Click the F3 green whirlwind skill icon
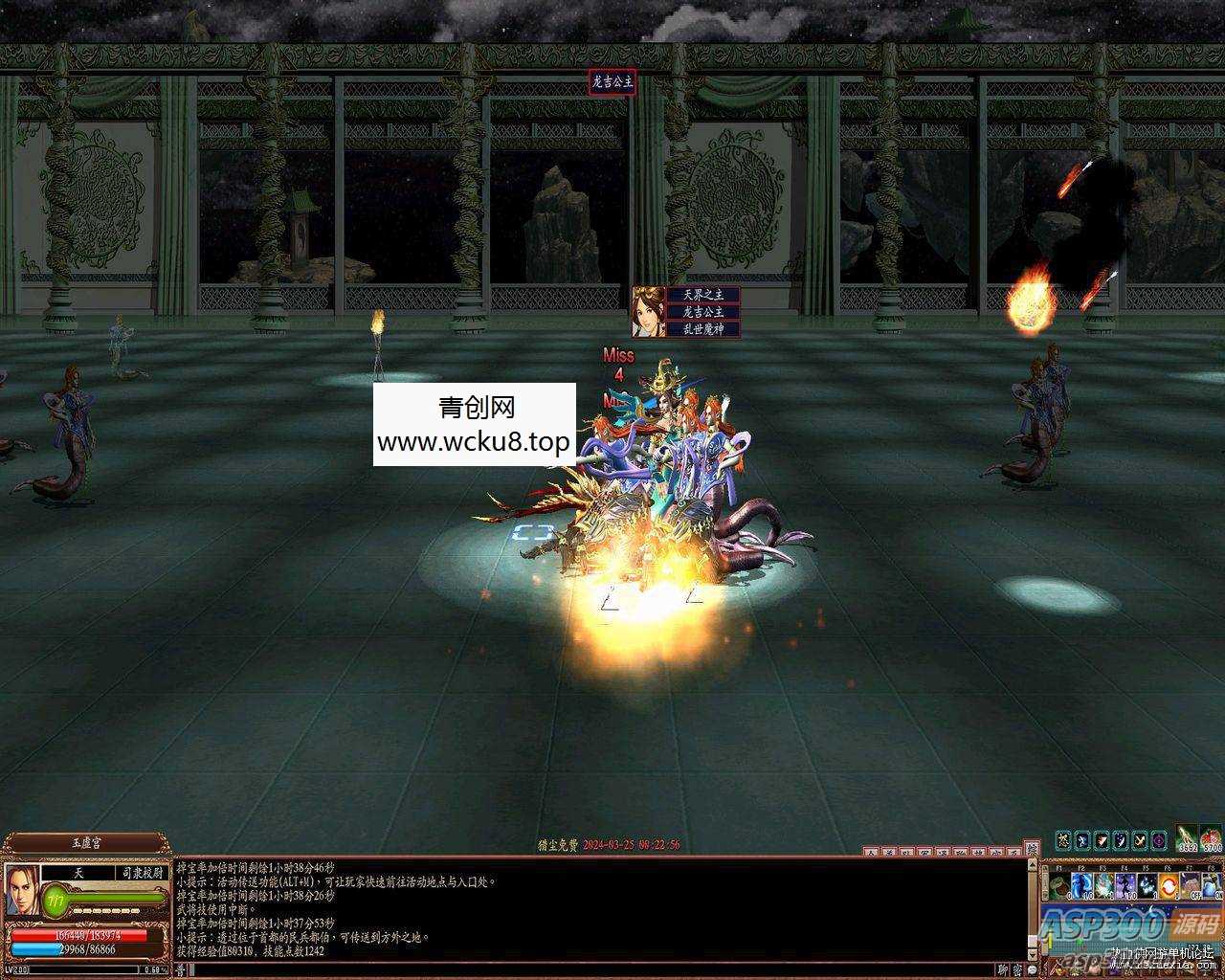Screen dimensions: 1225x980 1103,884
